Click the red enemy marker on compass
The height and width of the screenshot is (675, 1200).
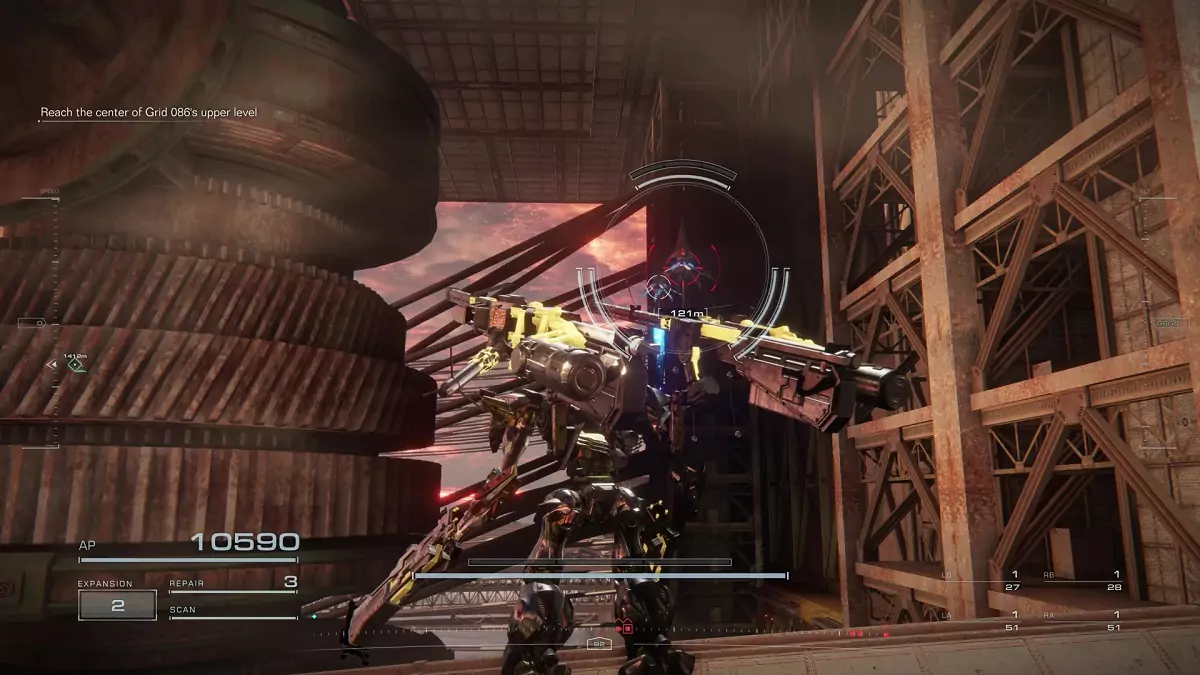coord(627,628)
